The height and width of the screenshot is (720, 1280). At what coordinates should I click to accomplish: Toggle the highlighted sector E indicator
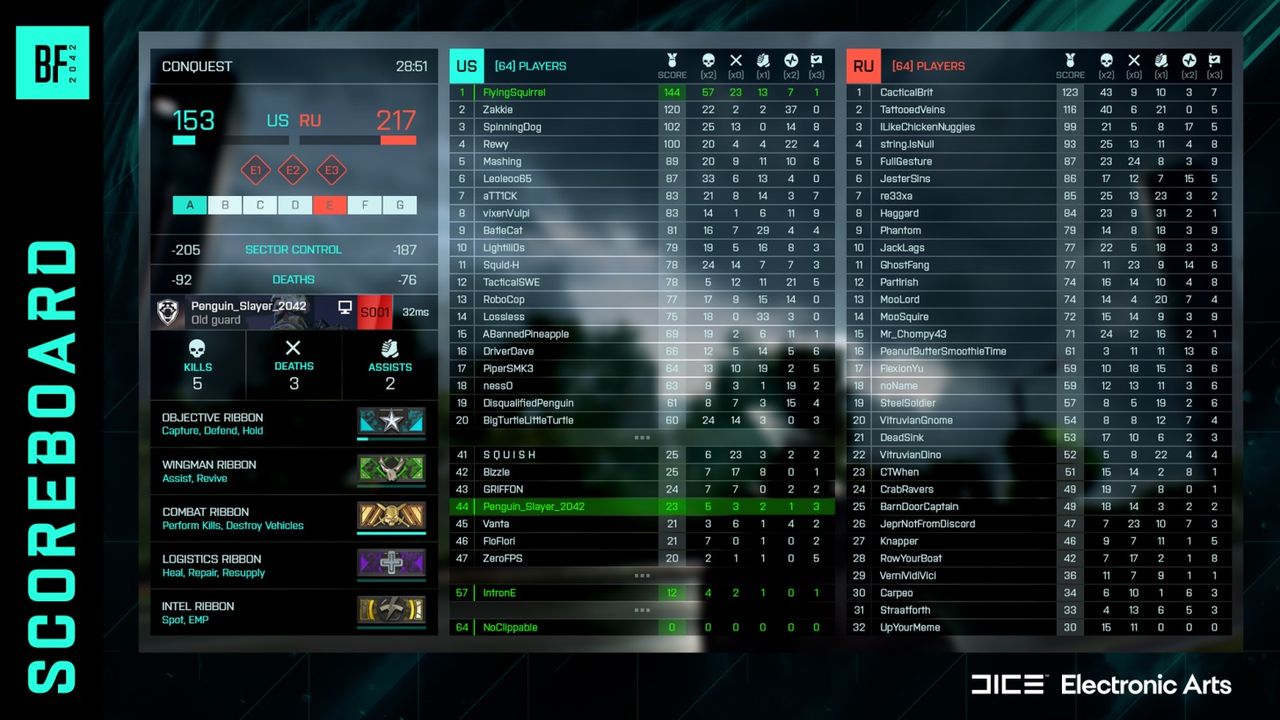[330, 204]
